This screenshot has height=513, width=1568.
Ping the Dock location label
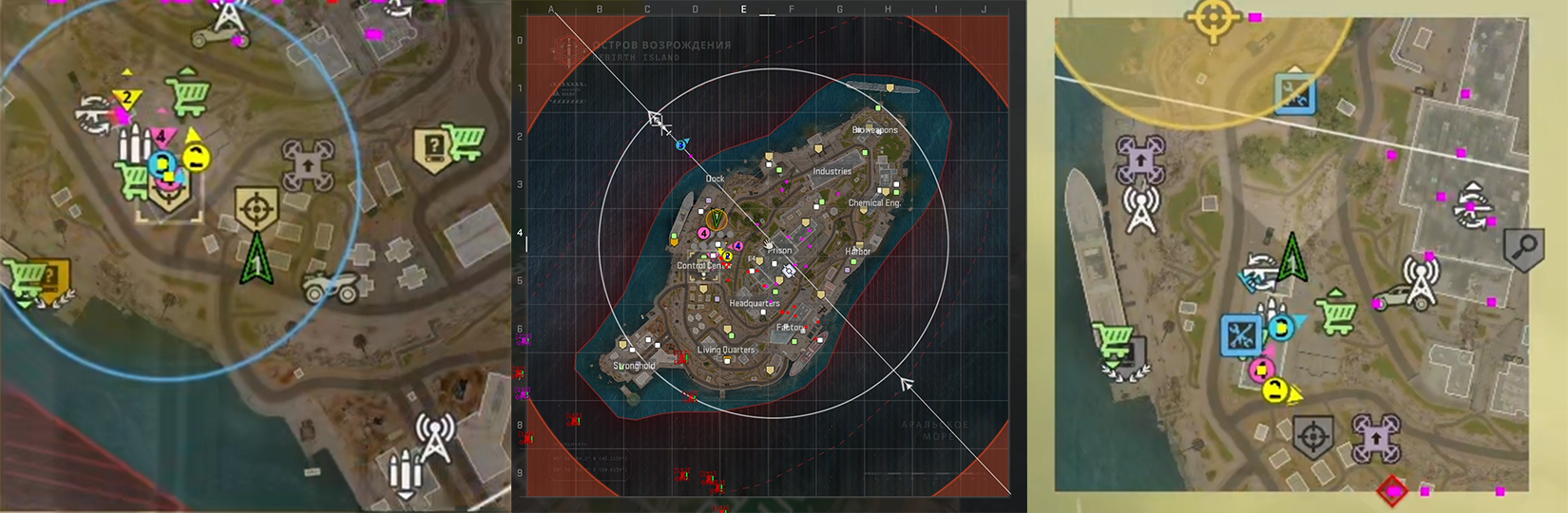(715, 179)
